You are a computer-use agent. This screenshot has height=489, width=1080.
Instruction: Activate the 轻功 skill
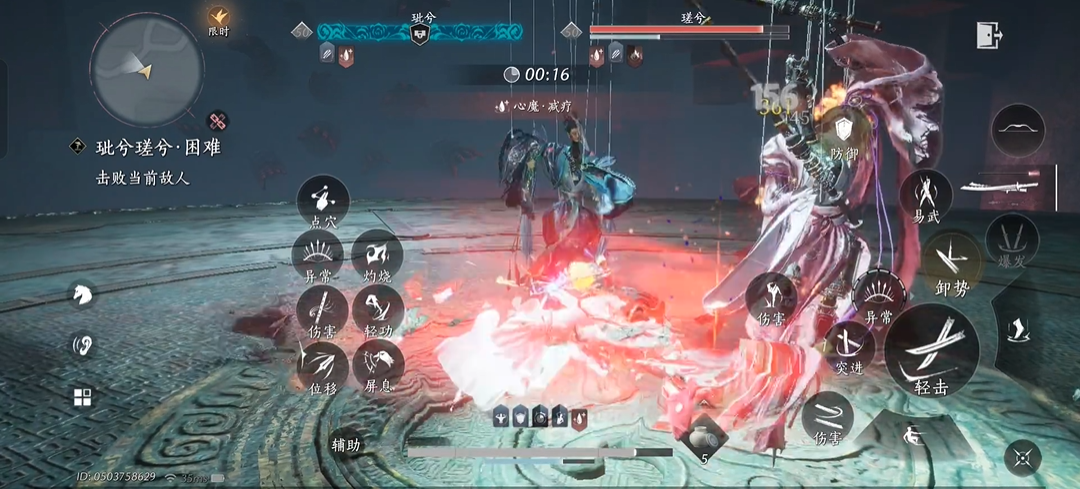point(377,310)
